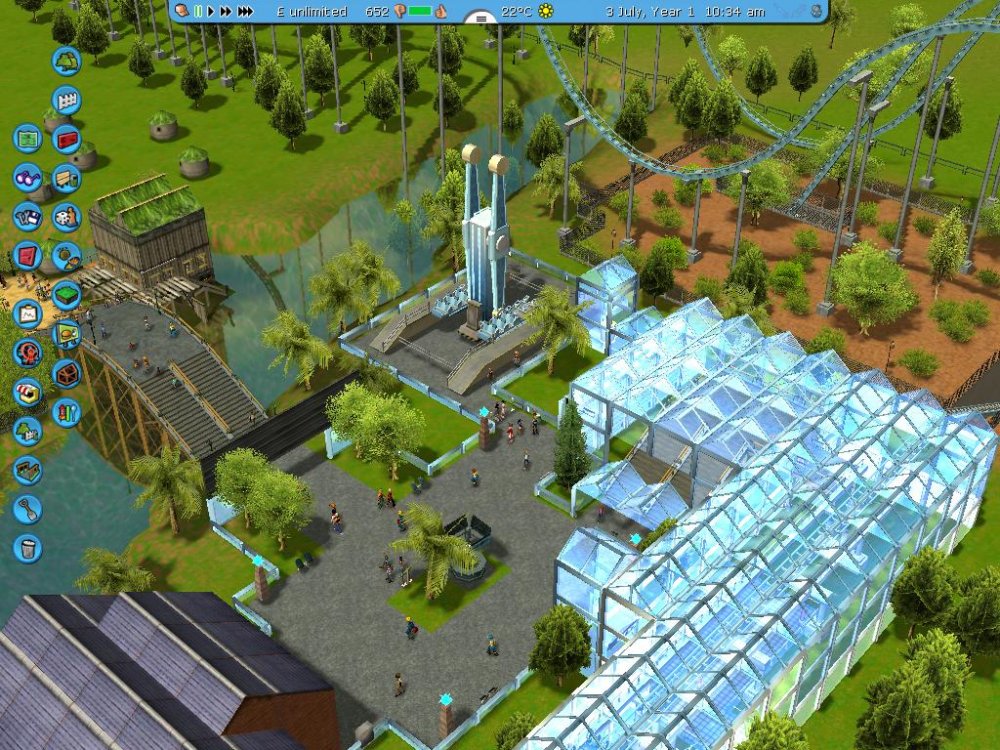Select the shovel terrain tool
This screenshot has width=1000, height=750.
(x=28, y=508)
